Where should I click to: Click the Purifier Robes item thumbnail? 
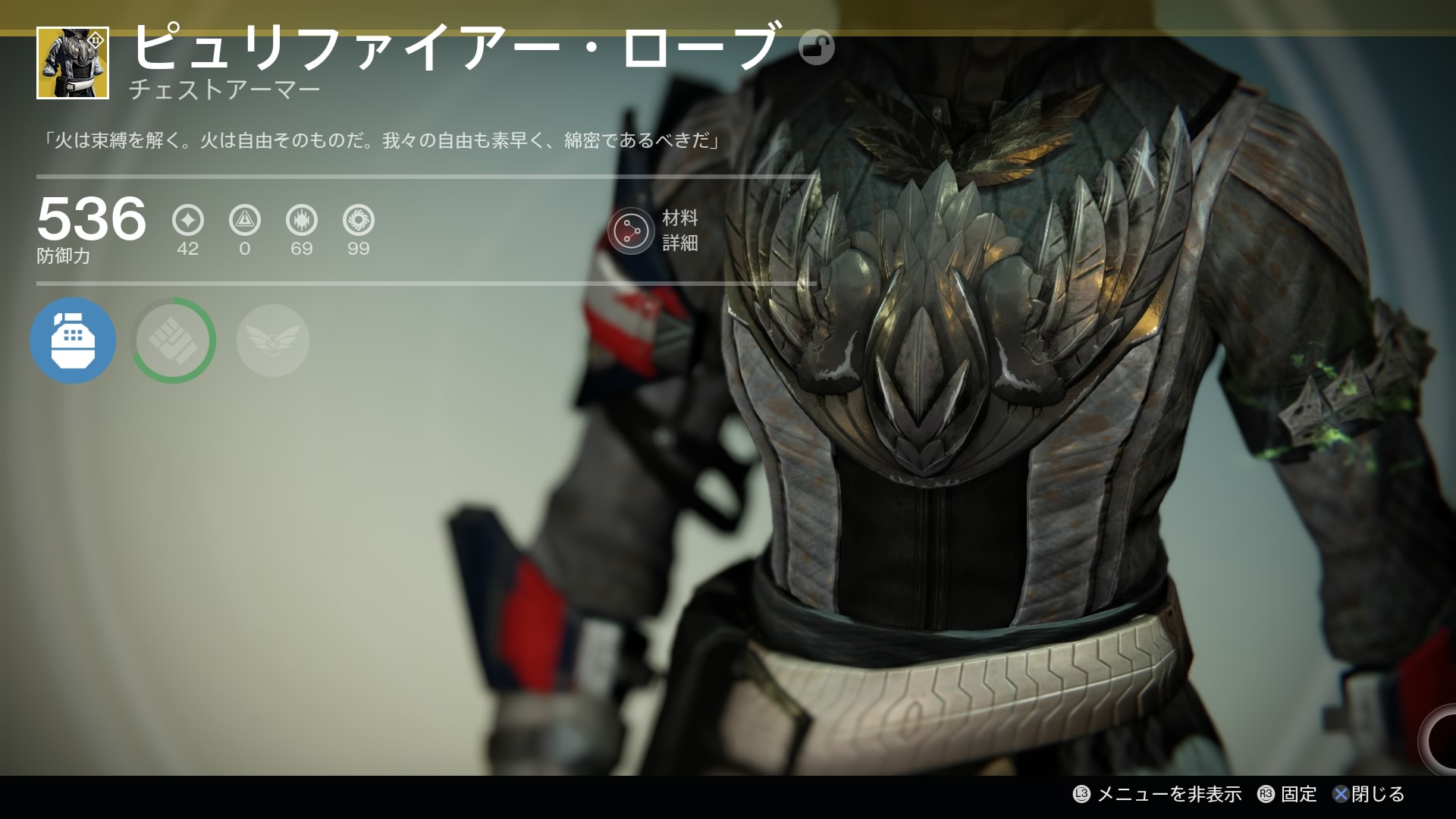(73, 63)
